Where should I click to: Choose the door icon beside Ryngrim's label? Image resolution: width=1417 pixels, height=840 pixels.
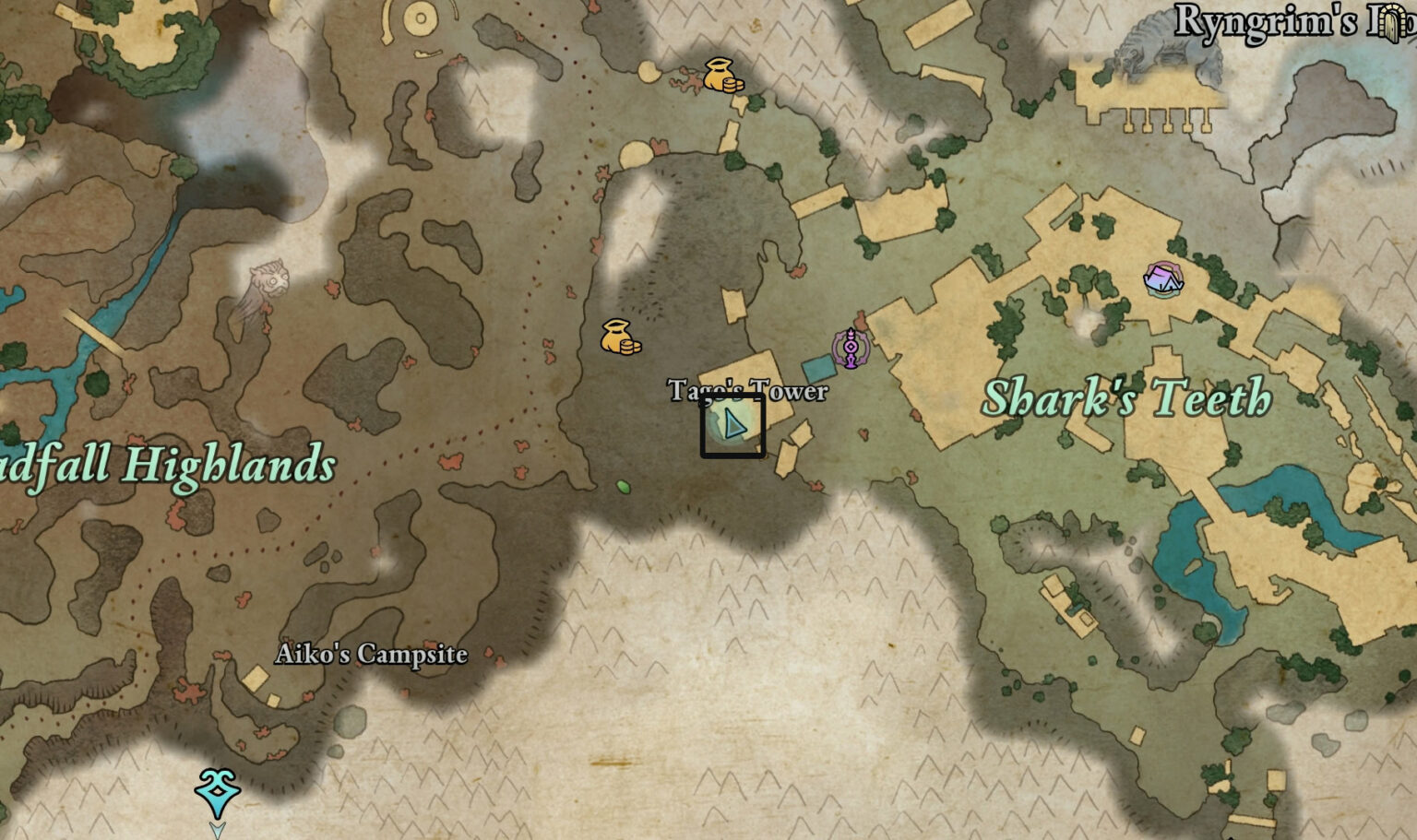click(1393, 22)
